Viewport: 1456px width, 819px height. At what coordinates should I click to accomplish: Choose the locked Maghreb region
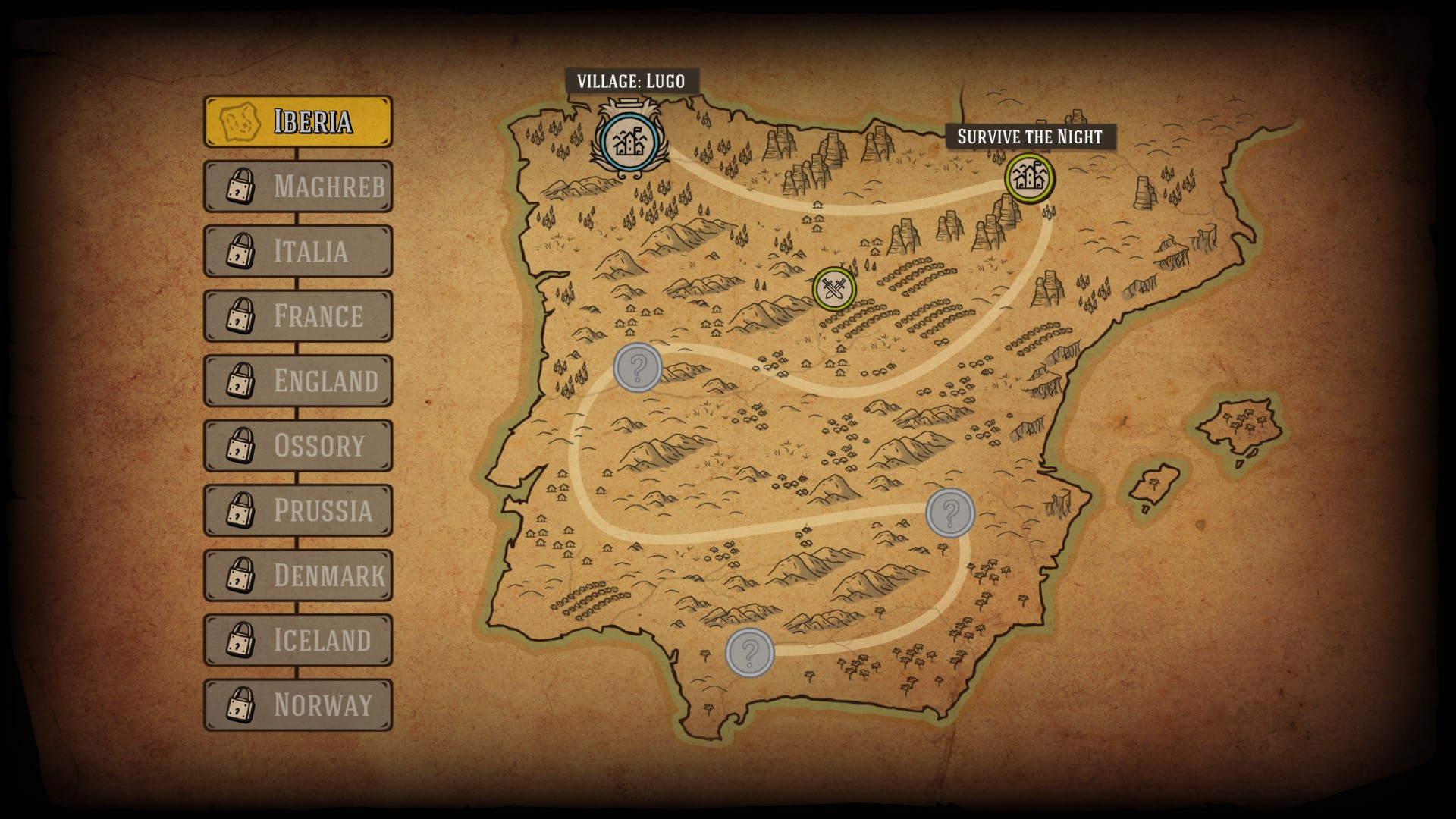[298, 186]
